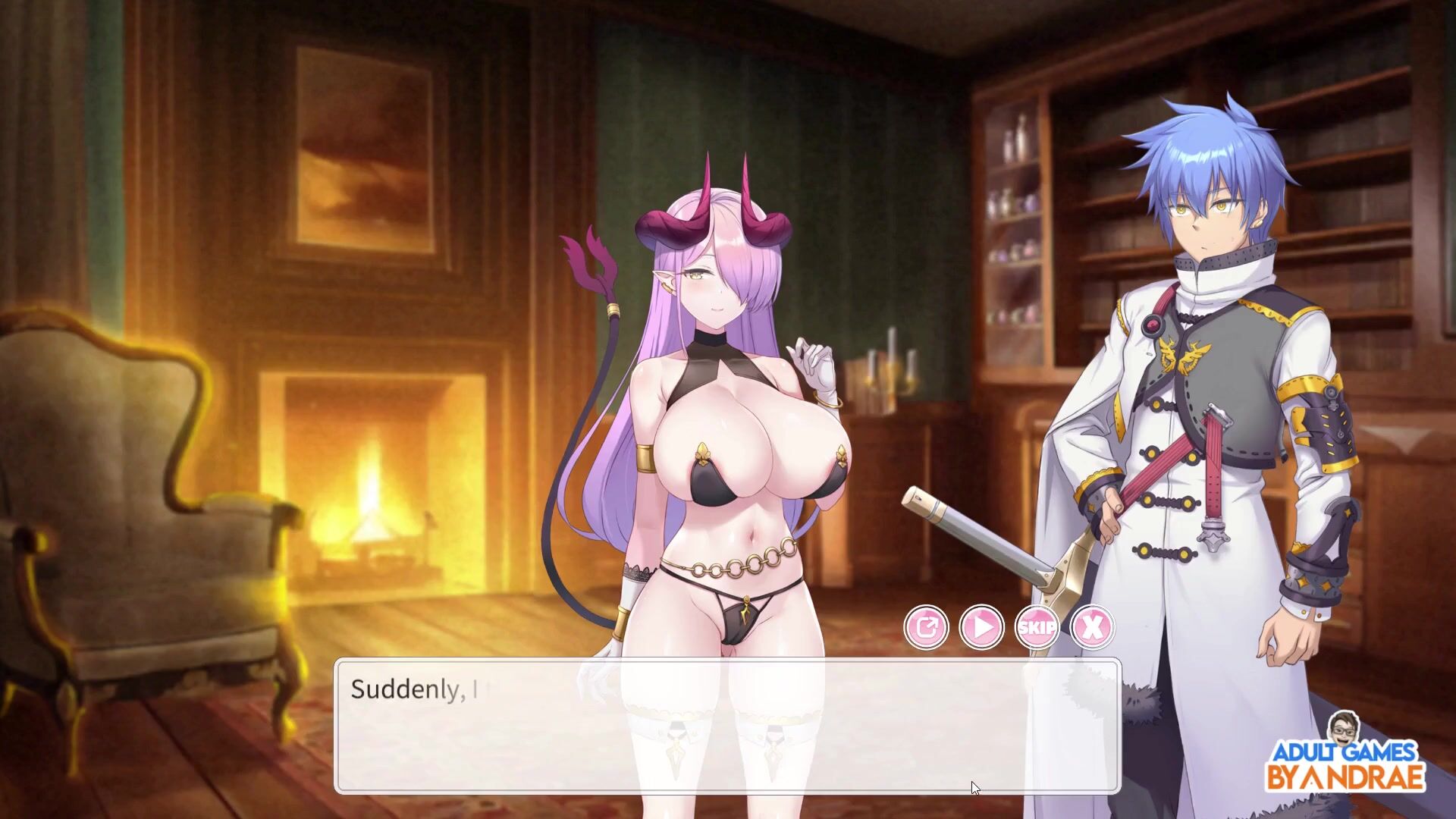Screen dimensions: 1456x819
Task: Click the pink share arrow button
Action: [x=926, y=627]
